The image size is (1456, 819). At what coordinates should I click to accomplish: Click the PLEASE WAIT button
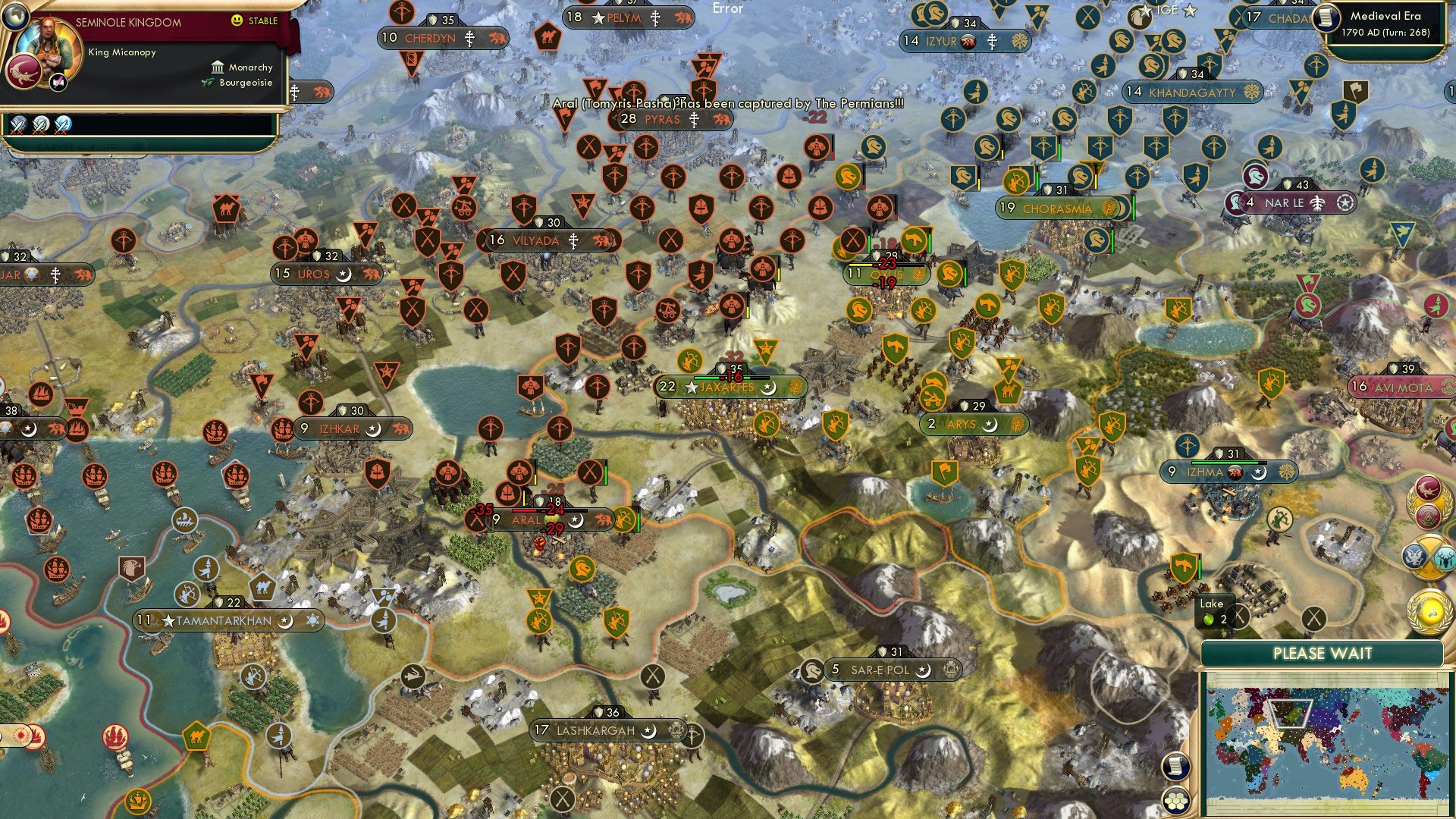point(1323,652)
